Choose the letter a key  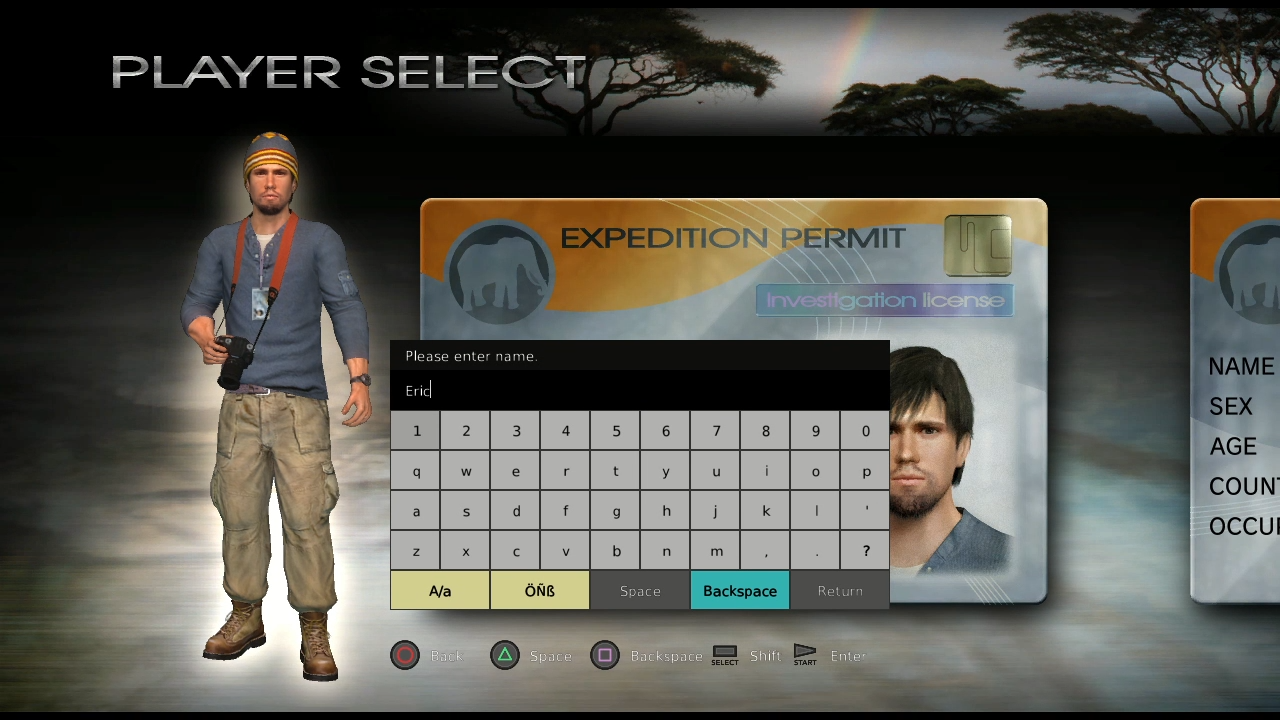(416, 511)
